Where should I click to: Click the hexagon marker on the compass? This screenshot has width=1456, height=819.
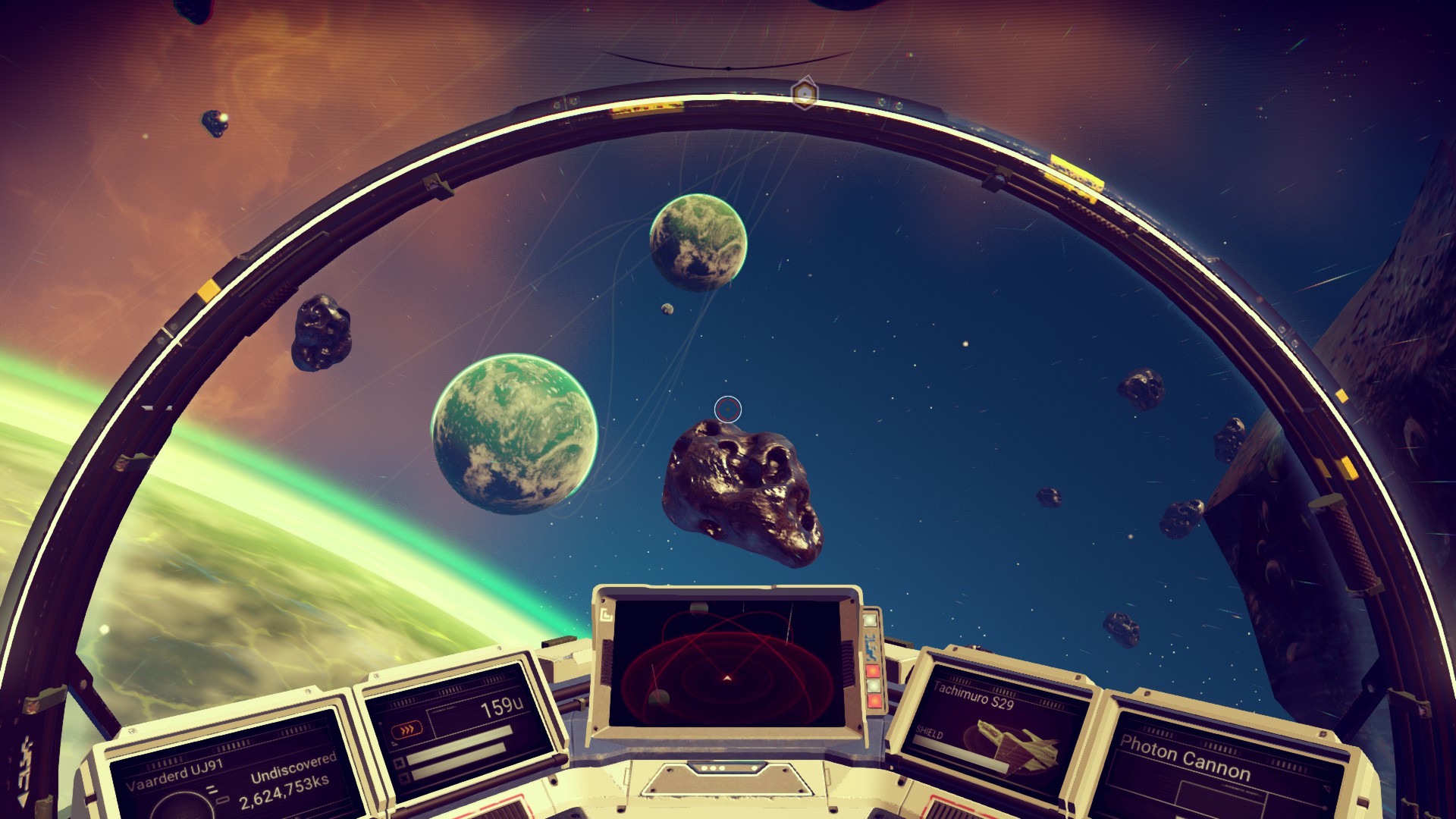click(x=804, y=94)
